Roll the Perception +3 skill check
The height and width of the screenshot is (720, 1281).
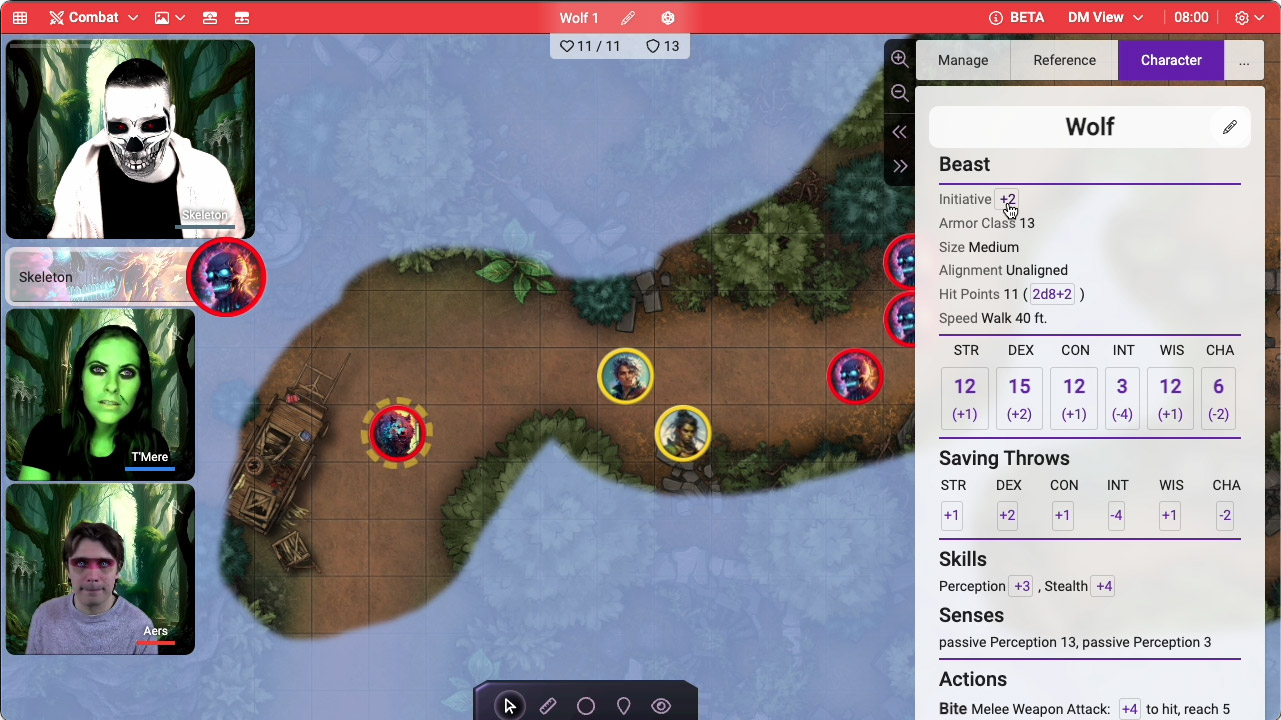click(1021, 586)
